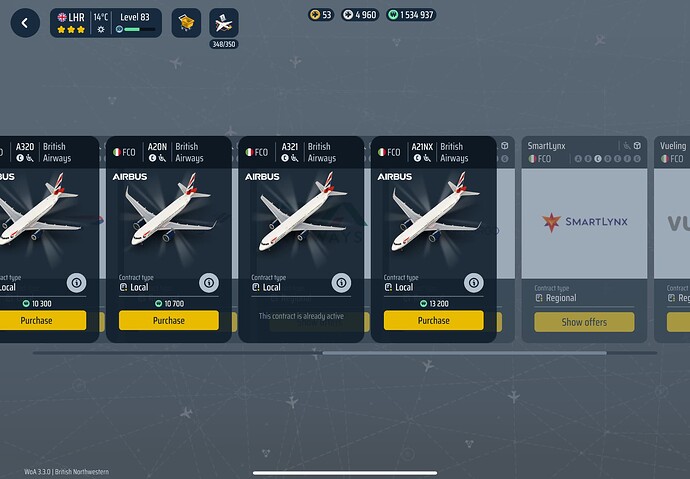The width and height of the screenshot is (690, 479).
Task: View info for the A321 contract
Action: (341, 283)
